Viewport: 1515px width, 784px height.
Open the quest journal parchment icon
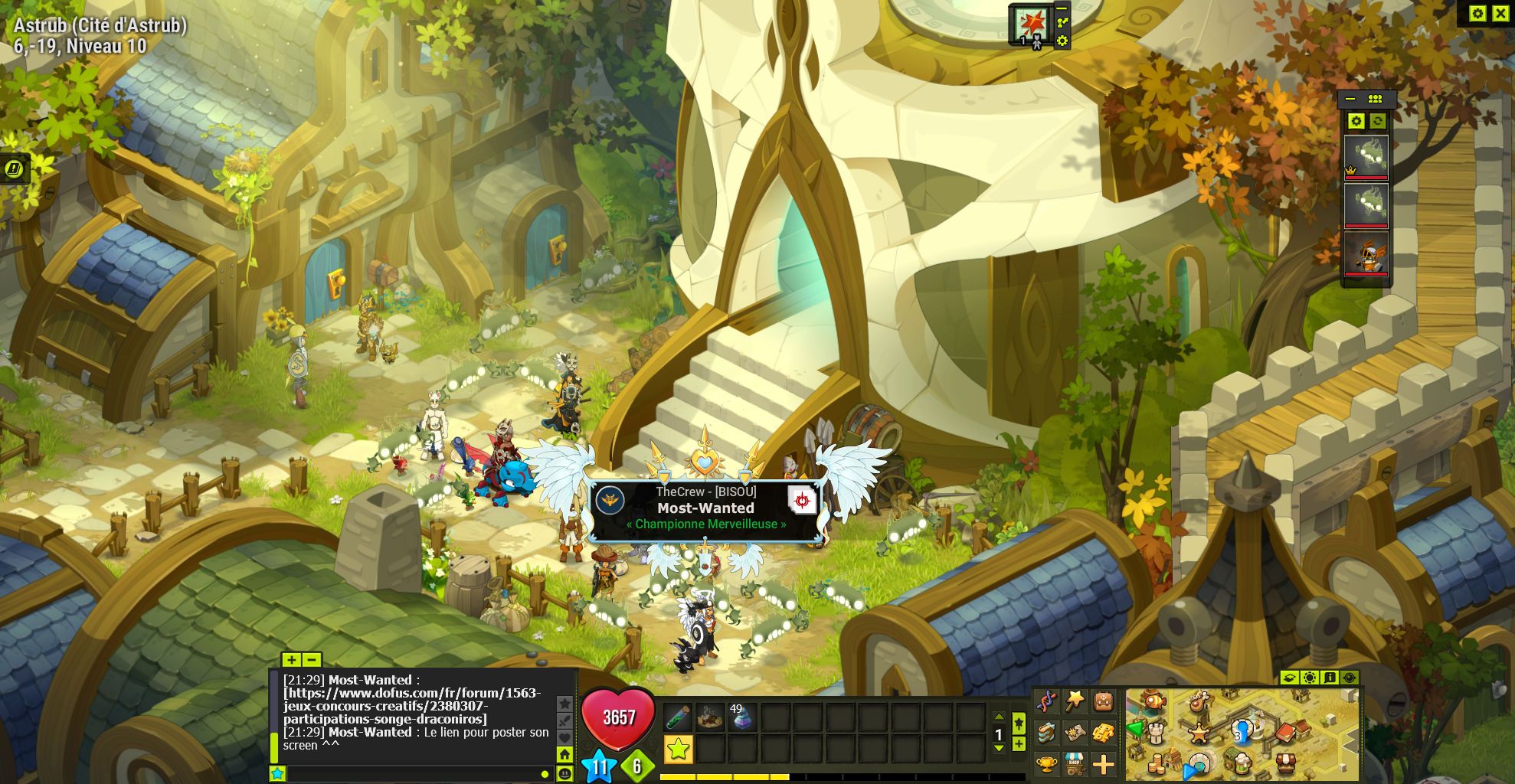pyautogui.click(x=1074, y=733)
